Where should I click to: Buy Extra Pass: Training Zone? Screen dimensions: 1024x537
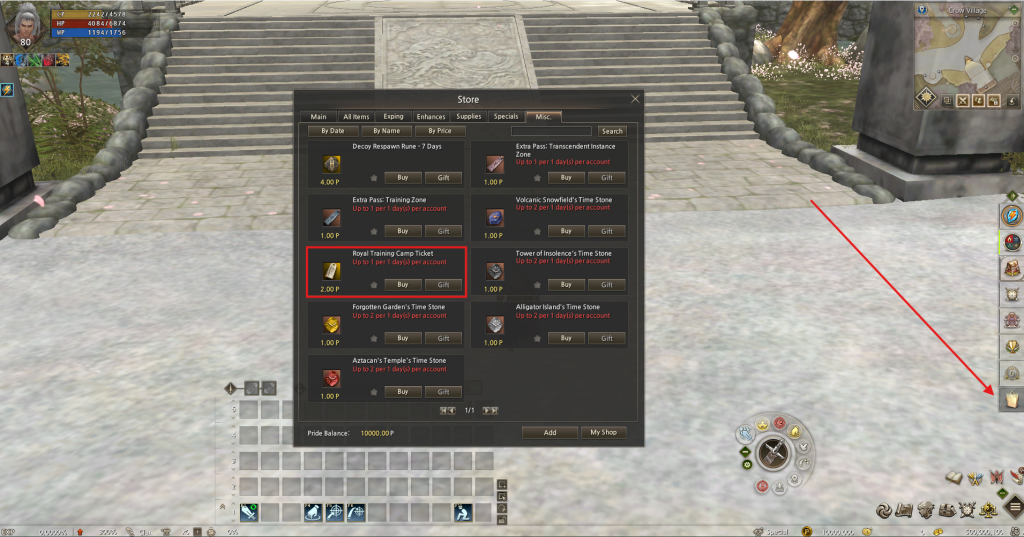pyautogui.click(x=402, y=231)
